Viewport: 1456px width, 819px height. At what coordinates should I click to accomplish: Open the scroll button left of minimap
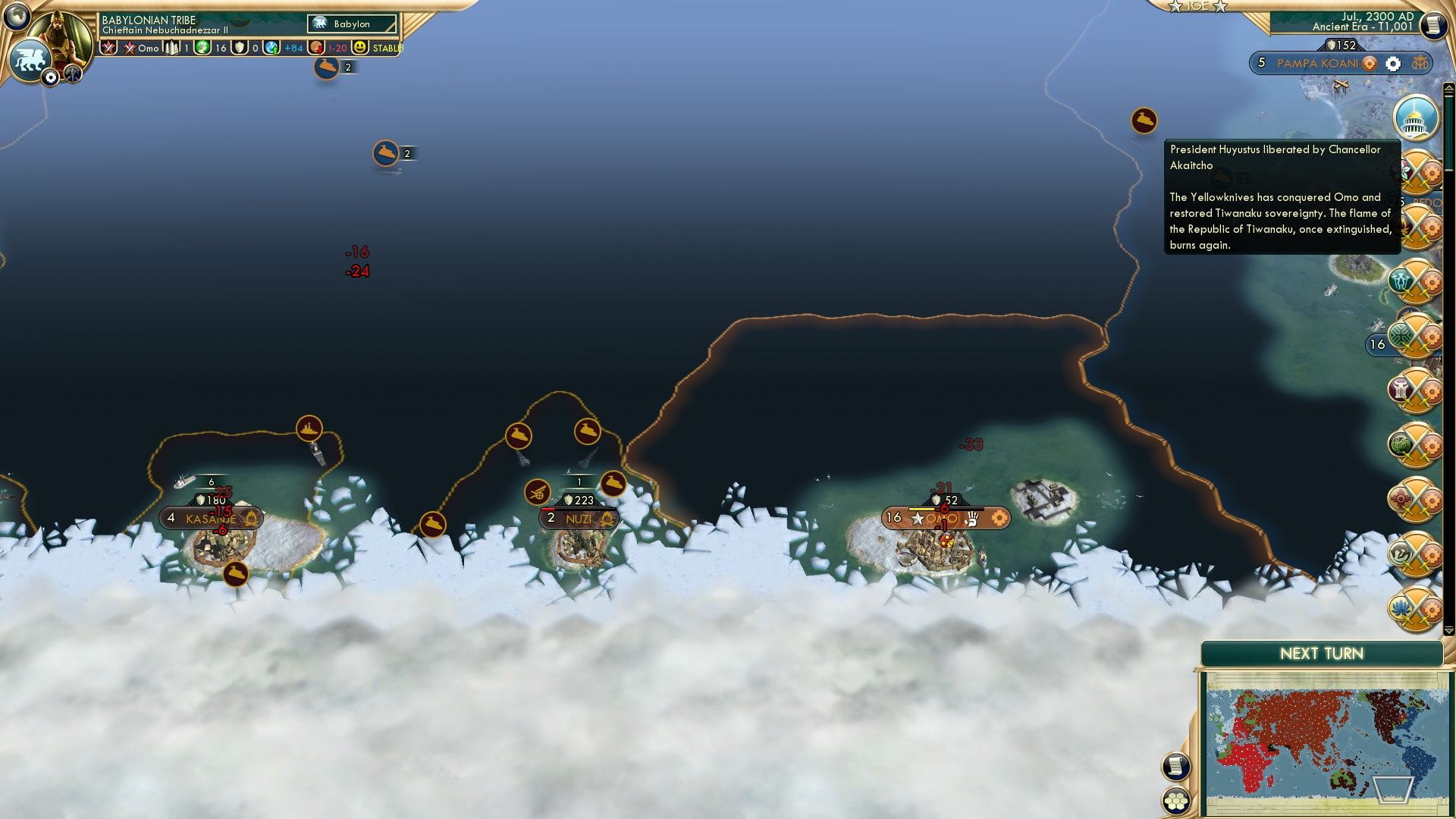tap(1175, 766)
